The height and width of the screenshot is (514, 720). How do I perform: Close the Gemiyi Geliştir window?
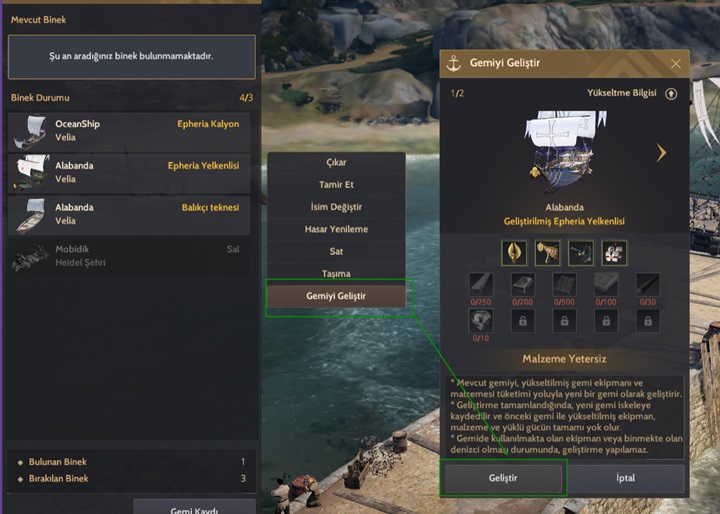(676, 63)
